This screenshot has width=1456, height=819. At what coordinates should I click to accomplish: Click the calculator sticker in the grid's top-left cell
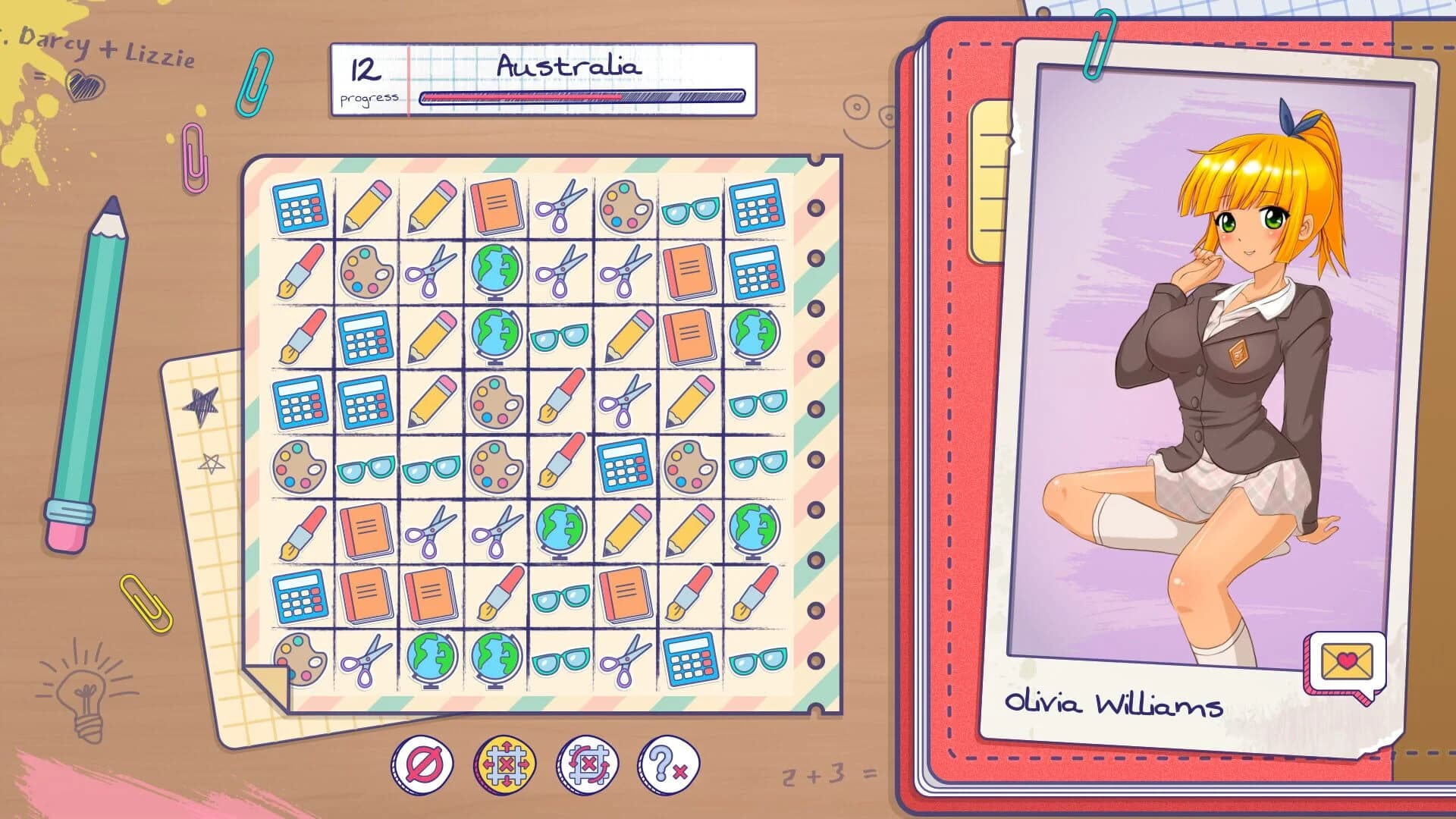[x=298, y=205]
